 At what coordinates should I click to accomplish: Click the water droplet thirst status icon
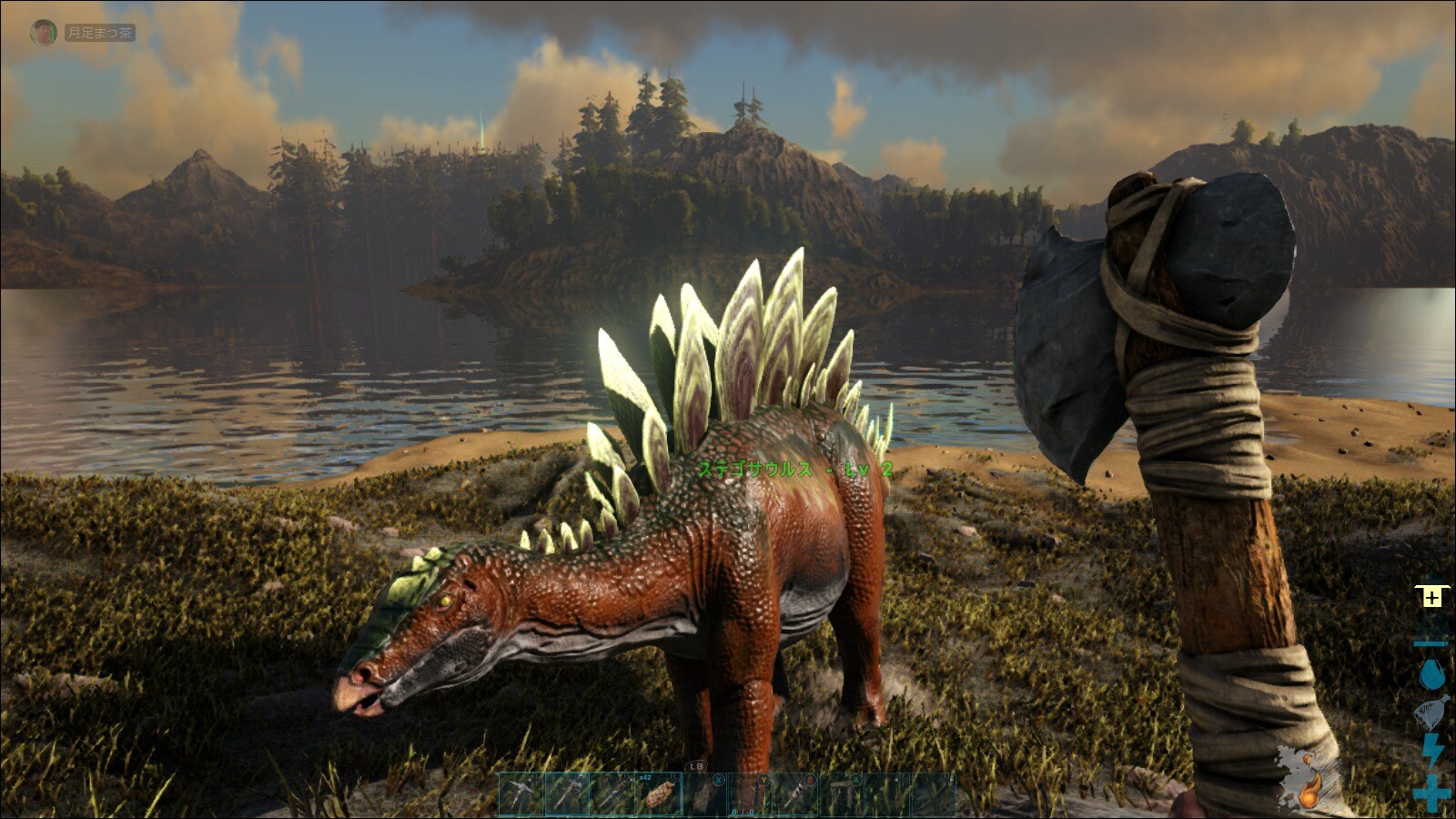(x=1431, y=673)
